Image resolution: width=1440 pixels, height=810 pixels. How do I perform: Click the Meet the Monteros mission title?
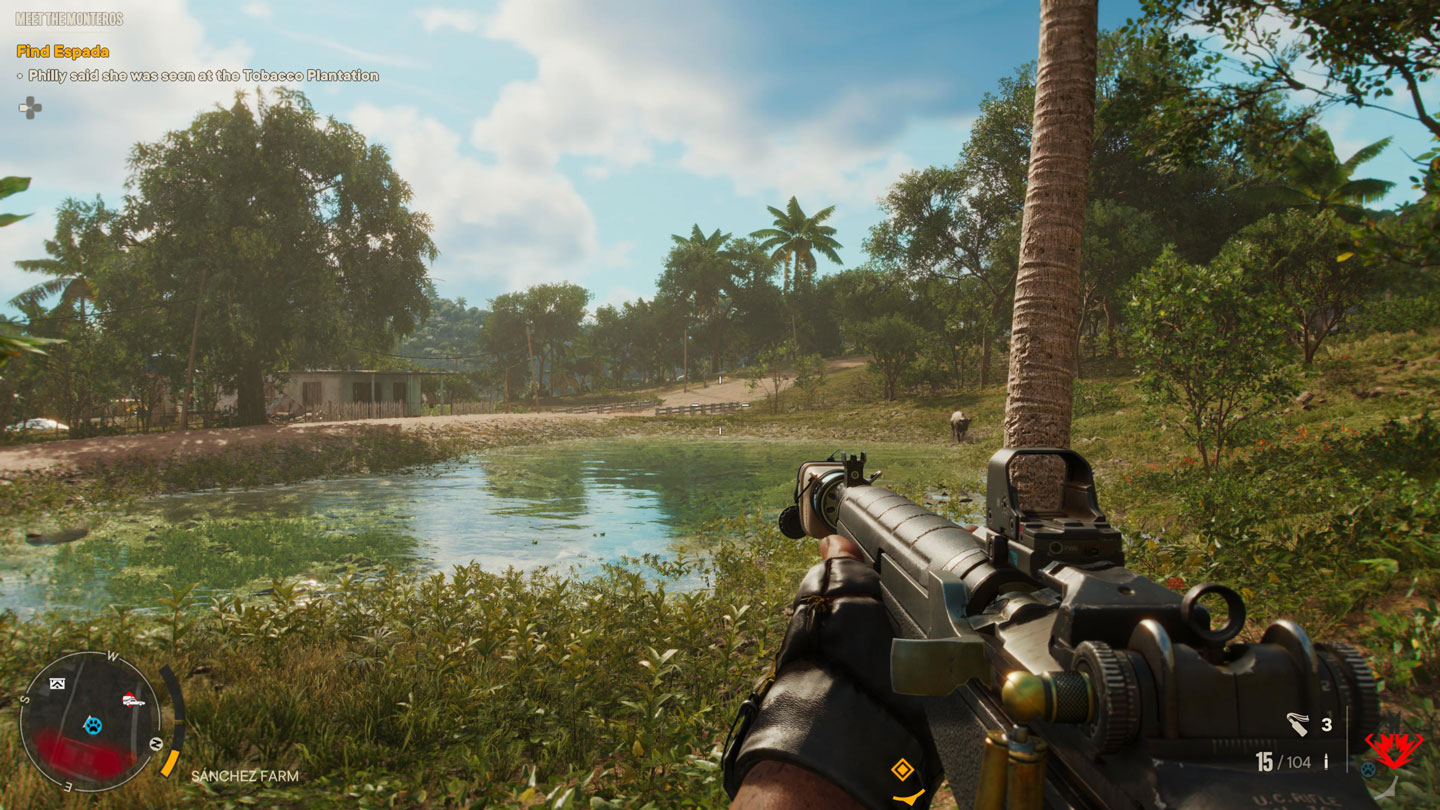(69, 19)
